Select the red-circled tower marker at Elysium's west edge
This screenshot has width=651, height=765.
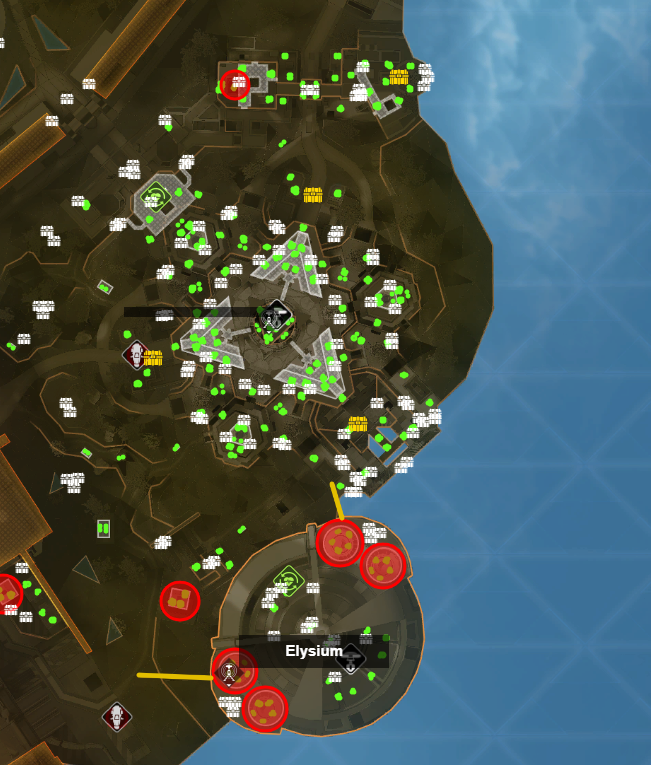(231, 670)
